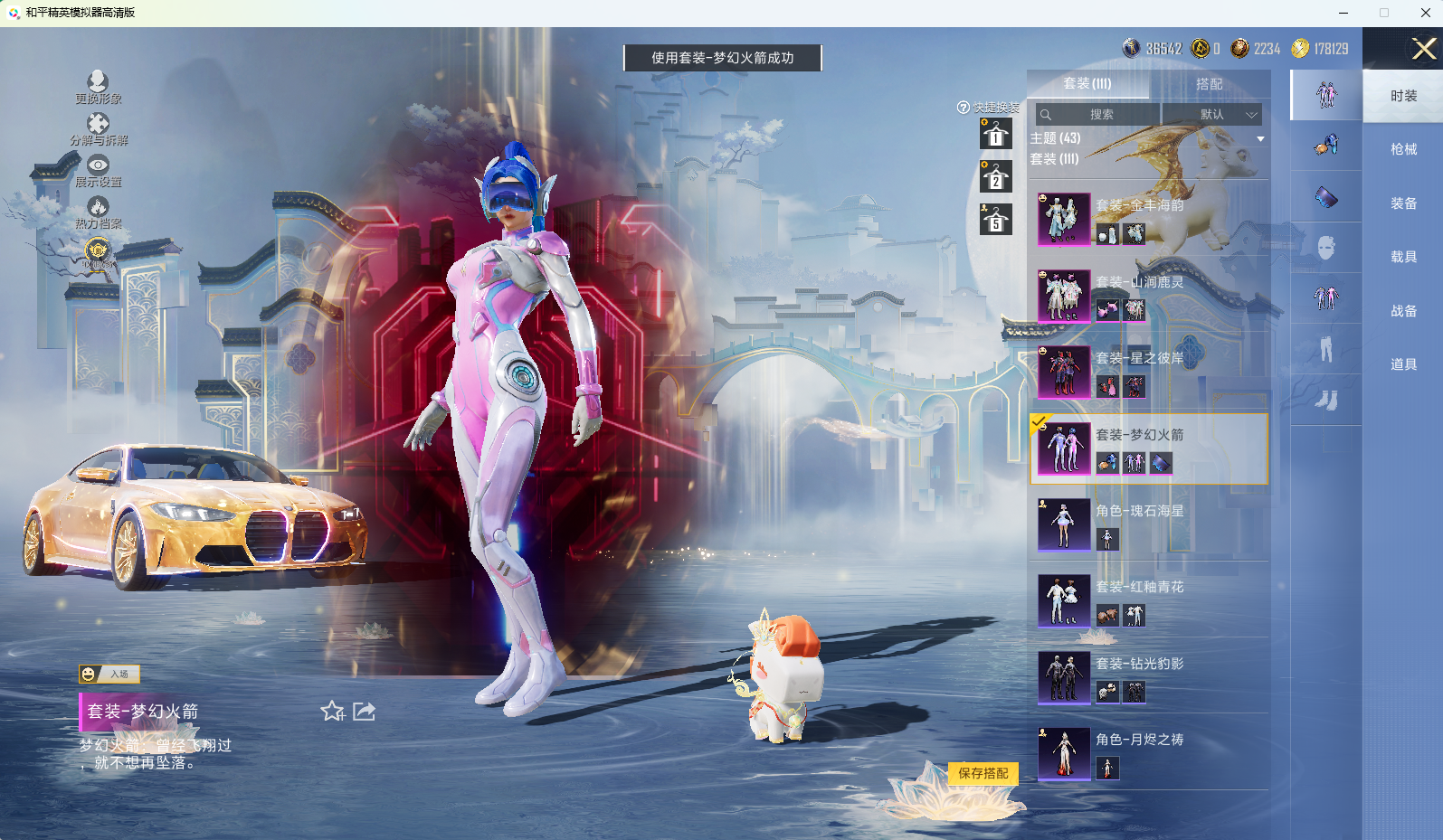Open the 载具 vehicles category
1443x840 pixels.
coord(1403,257)
